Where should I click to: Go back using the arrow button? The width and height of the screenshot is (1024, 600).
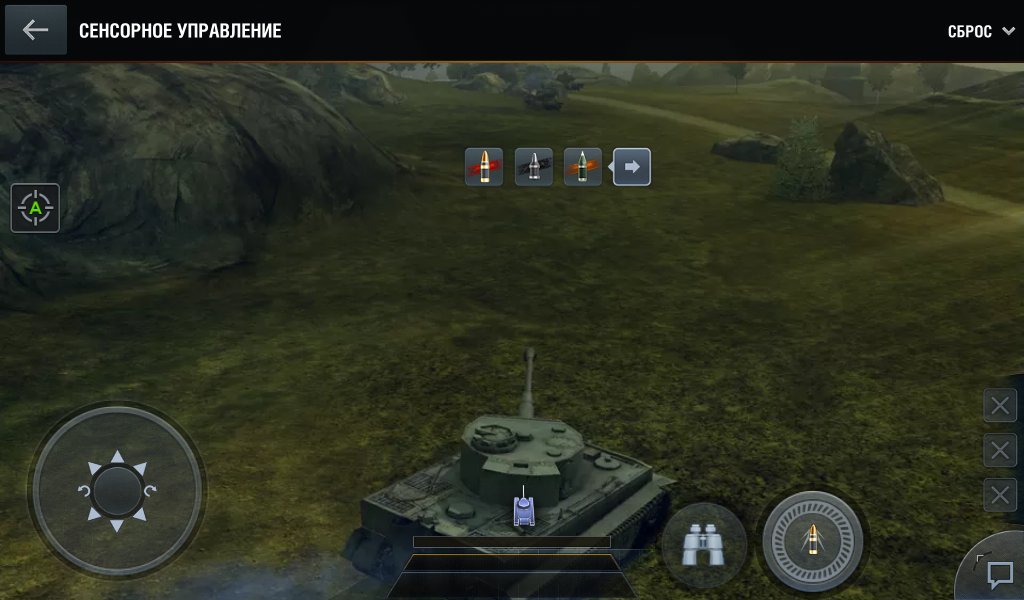(x=36, y=30)
